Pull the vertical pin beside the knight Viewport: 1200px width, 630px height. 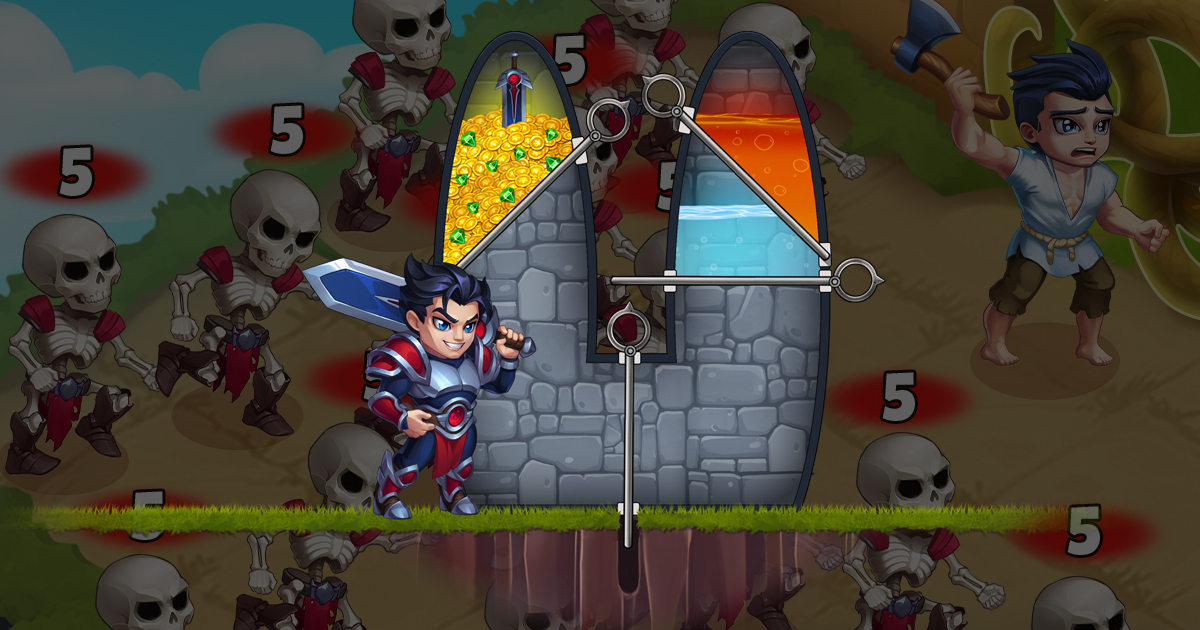628,330
